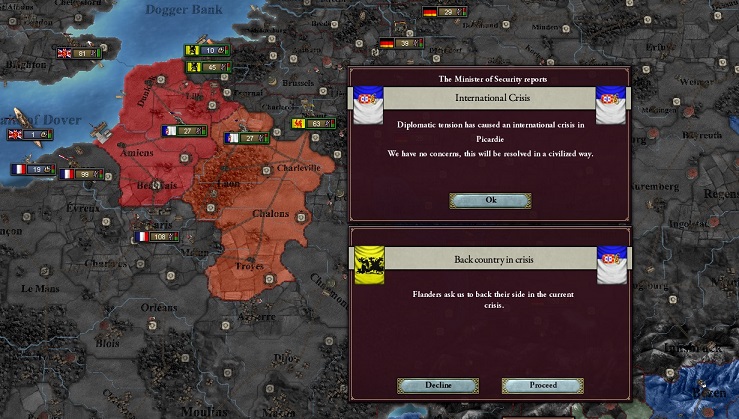This screenshot has height=419, width=739.
Task: Select the British army of 81
Action: click(x=78, y=53)
